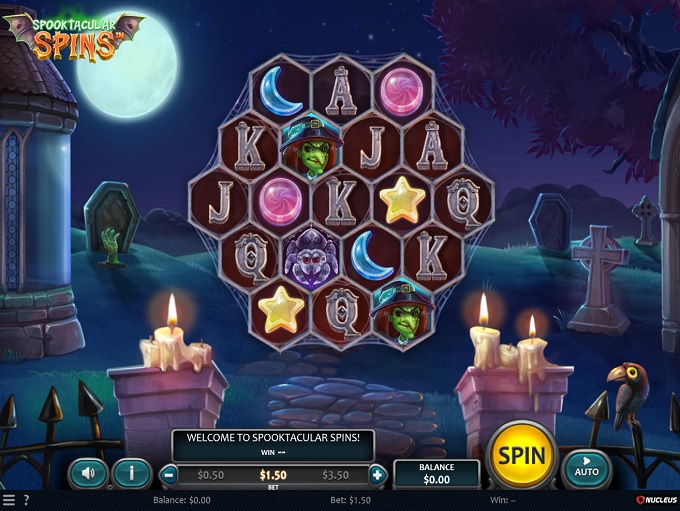Open the question mark help
Image resolution: width=680 pixels, height=511 pixels.
(26, 500)
